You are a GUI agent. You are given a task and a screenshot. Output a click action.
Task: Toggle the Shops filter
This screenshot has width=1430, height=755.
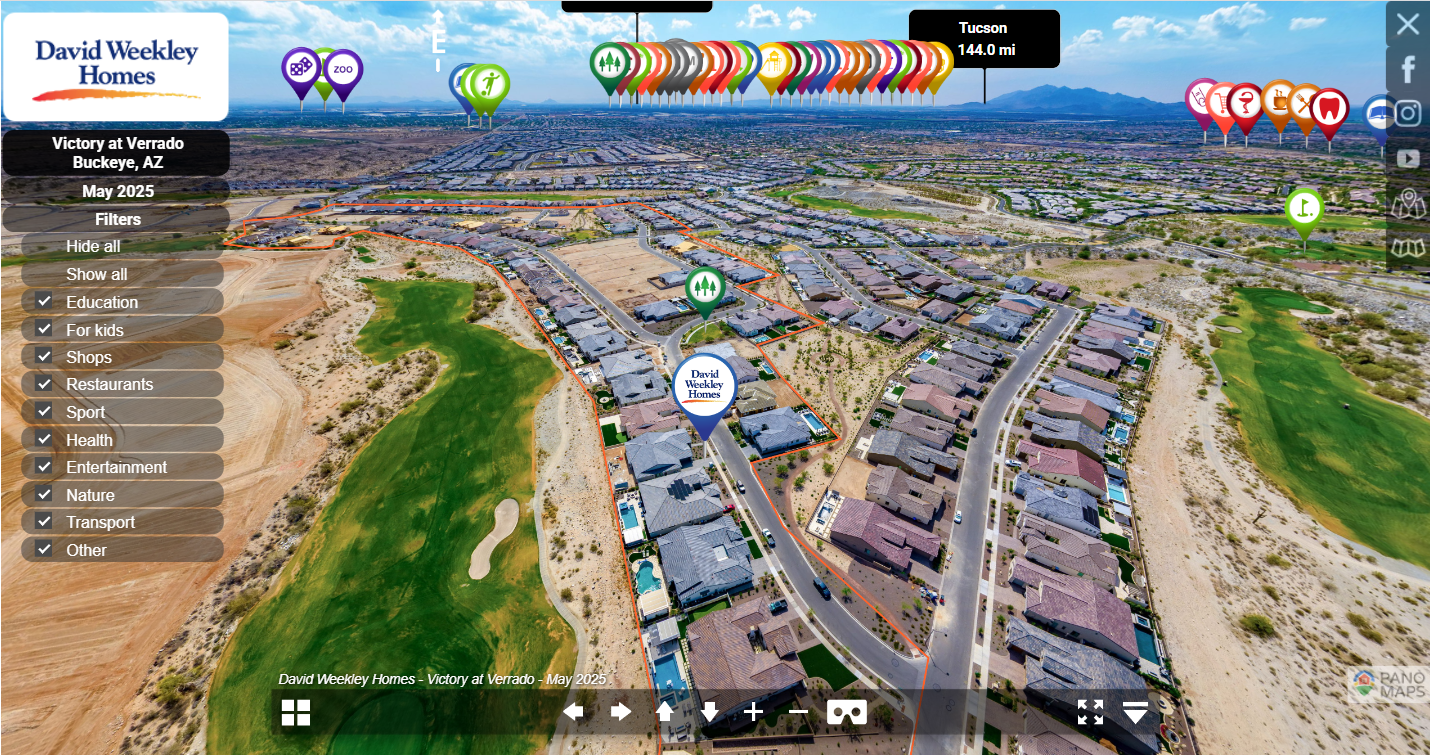[x=44, y=357]
